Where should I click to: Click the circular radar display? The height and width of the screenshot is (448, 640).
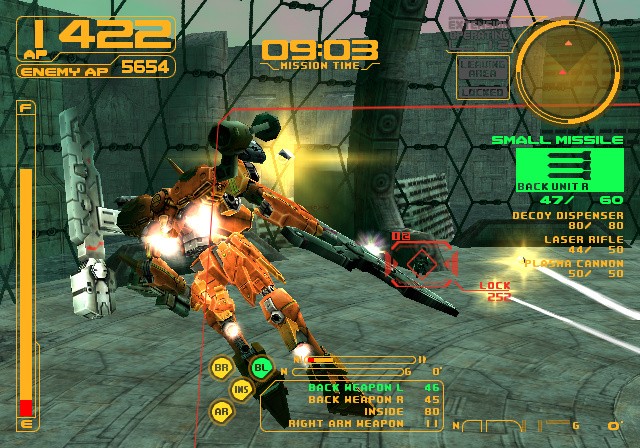coord(566,61)
